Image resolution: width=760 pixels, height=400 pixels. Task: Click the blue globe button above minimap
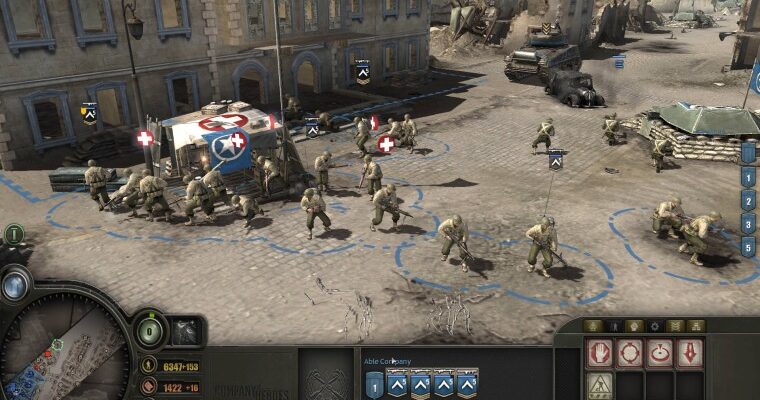[x=15, y=285]
